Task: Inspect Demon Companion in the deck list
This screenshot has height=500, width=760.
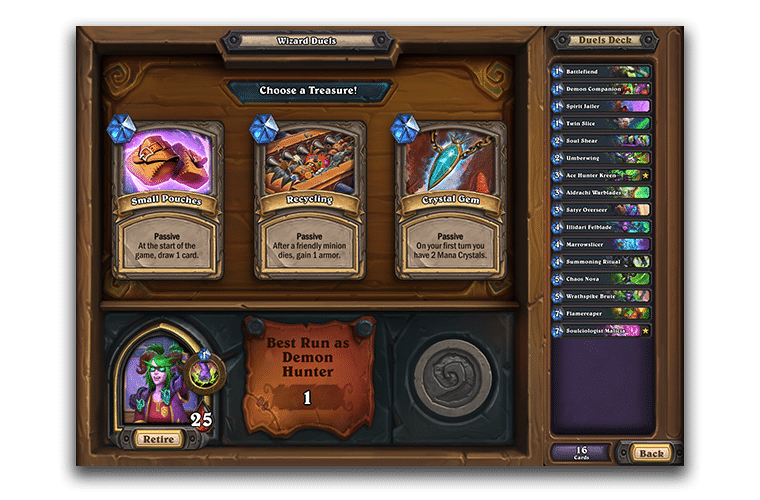Action: tap(601, 89)
